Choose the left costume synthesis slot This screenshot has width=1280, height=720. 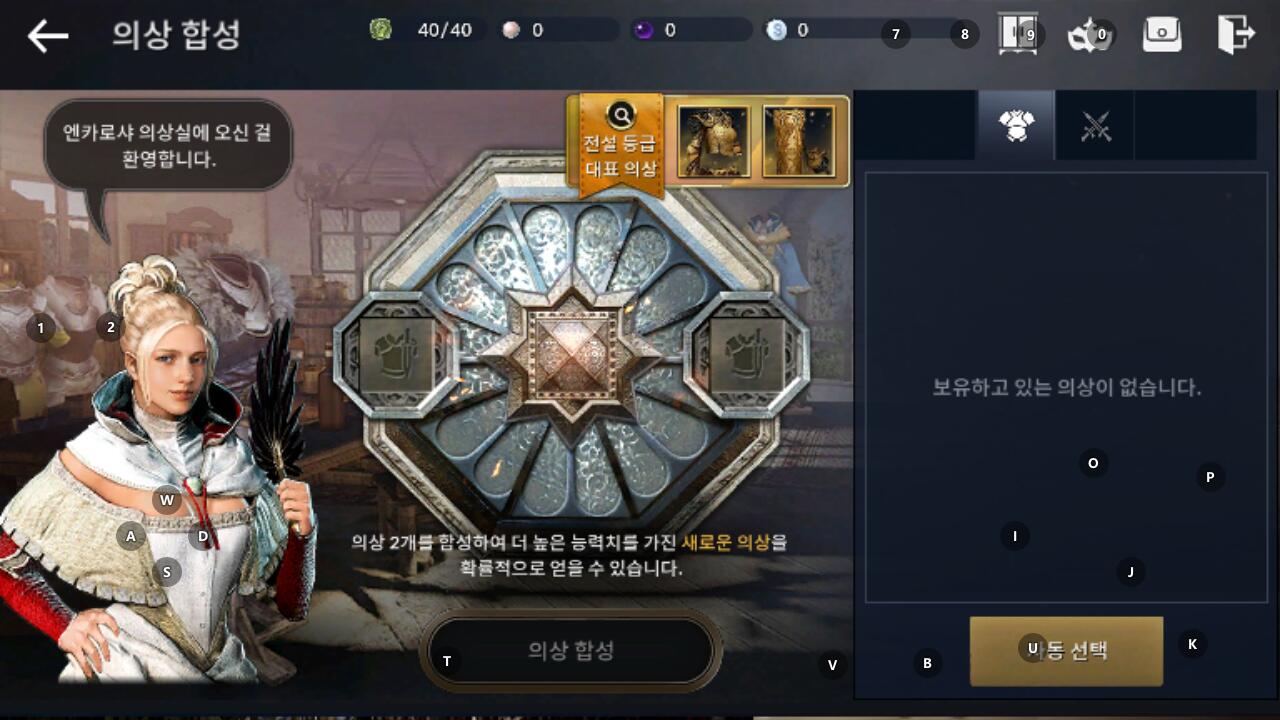click(395, 355)
